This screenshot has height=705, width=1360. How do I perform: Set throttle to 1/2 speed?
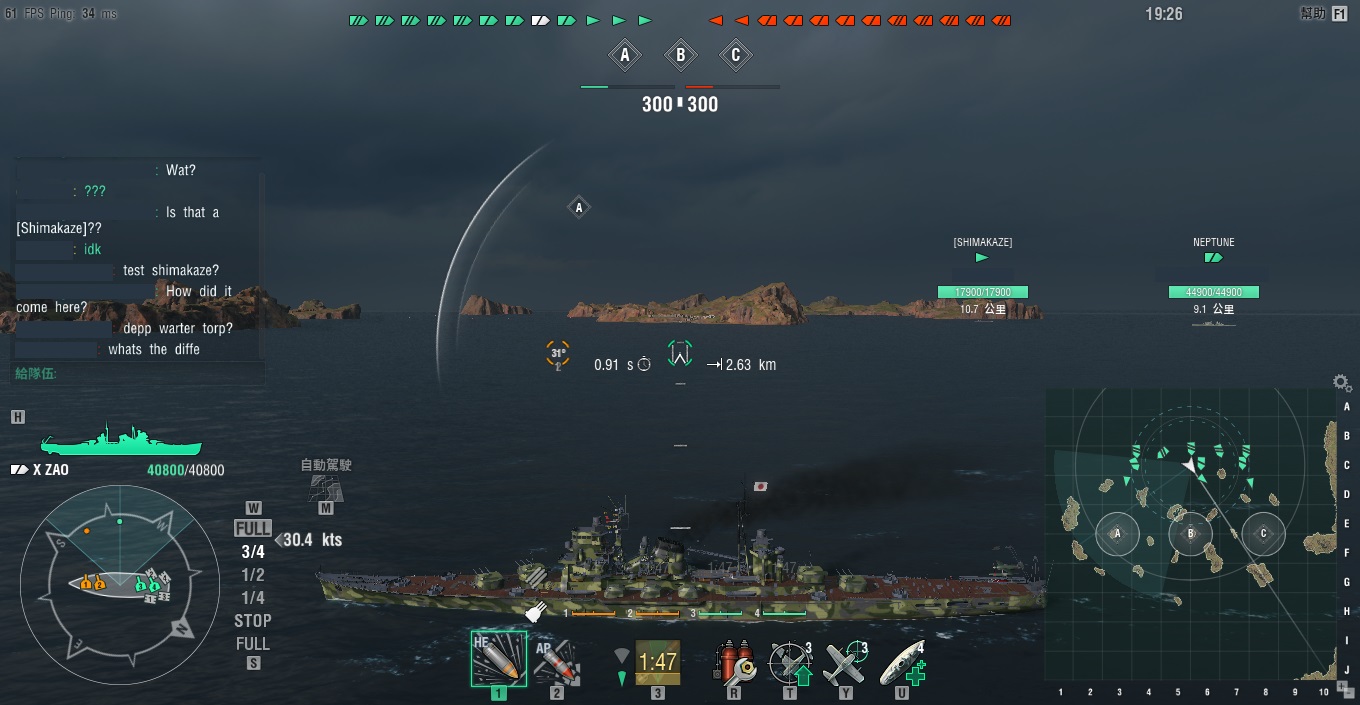(253, 575)
